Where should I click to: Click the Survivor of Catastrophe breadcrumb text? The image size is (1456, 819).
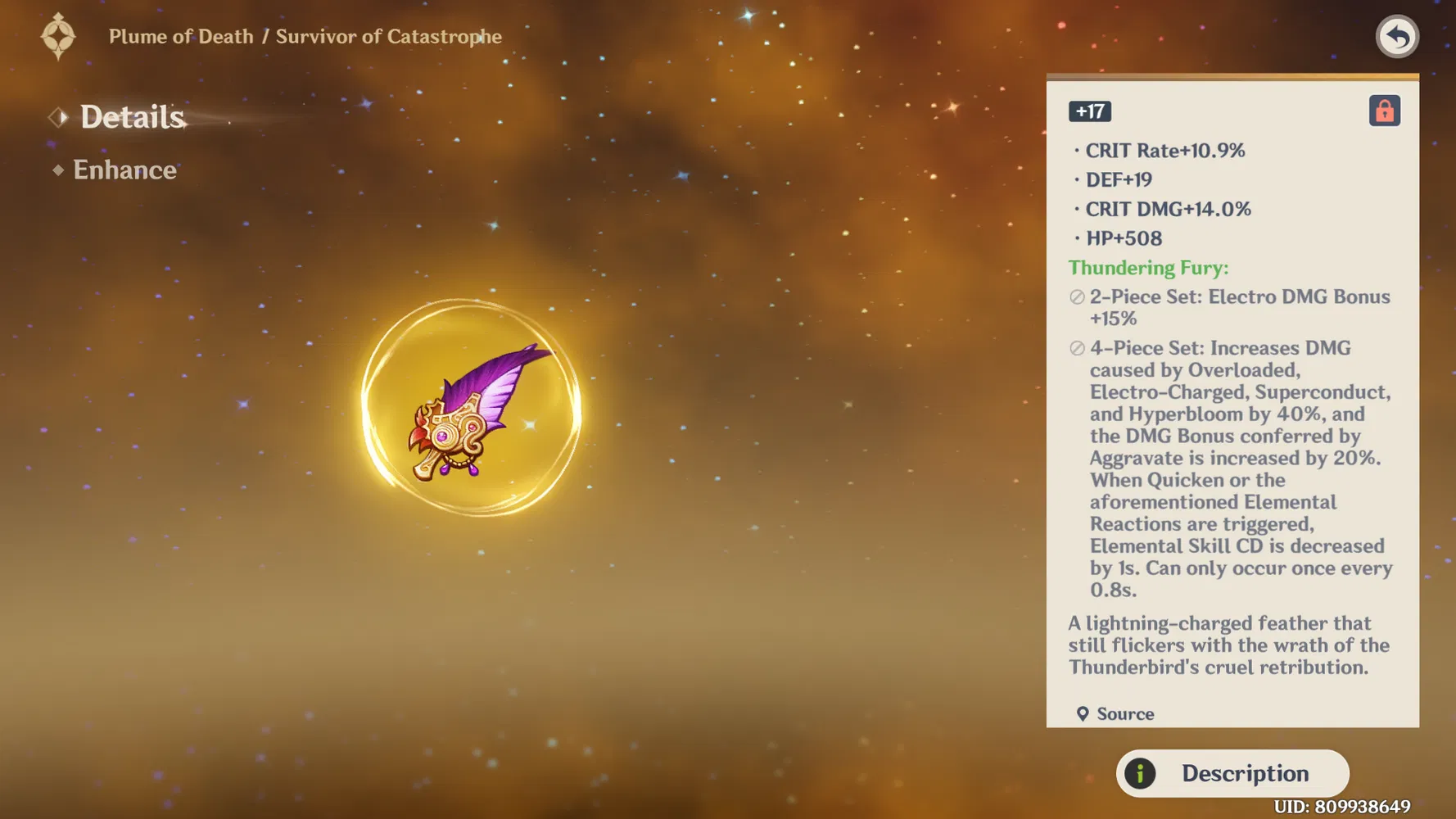(x=388, y=36)
